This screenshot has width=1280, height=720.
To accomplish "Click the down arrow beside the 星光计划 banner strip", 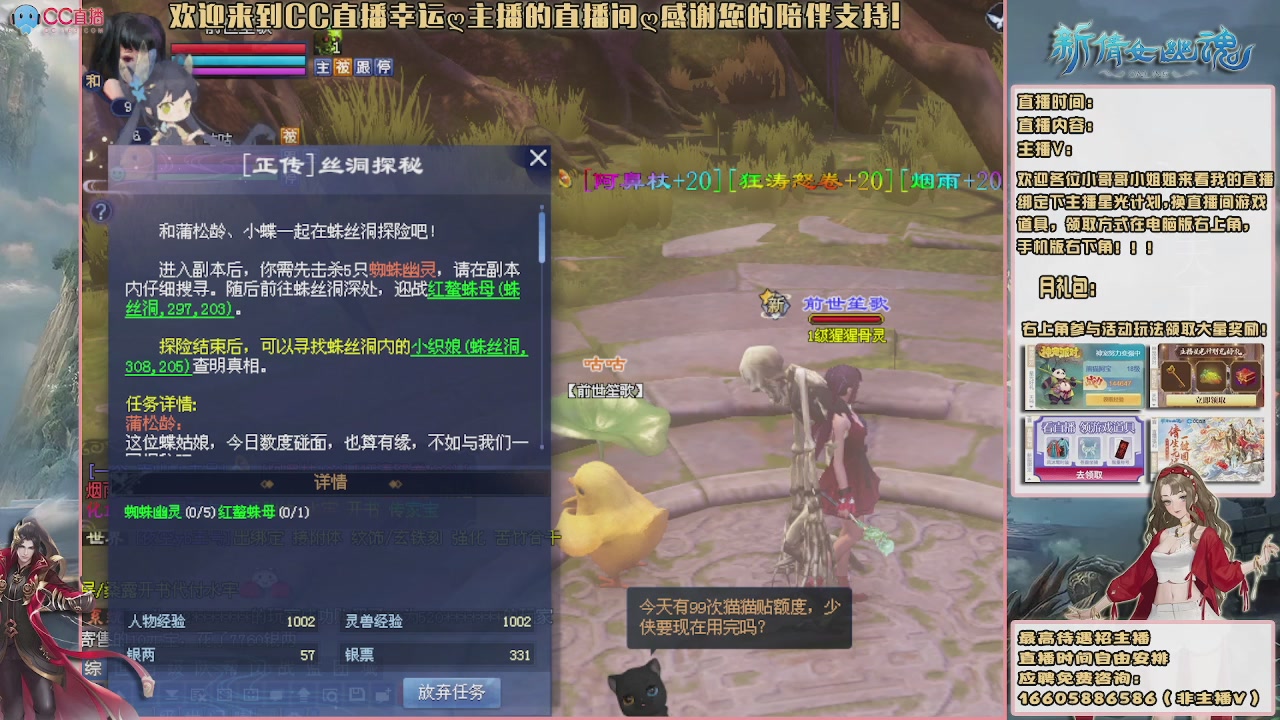I will pyautogui.click(x=1153, y=404).
